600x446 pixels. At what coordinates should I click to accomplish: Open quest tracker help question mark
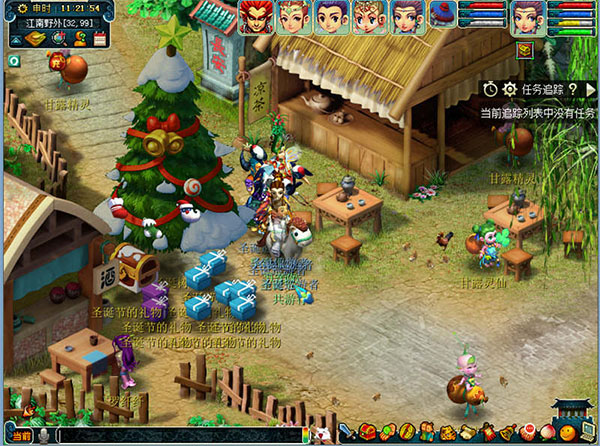[x=573, y=90]
